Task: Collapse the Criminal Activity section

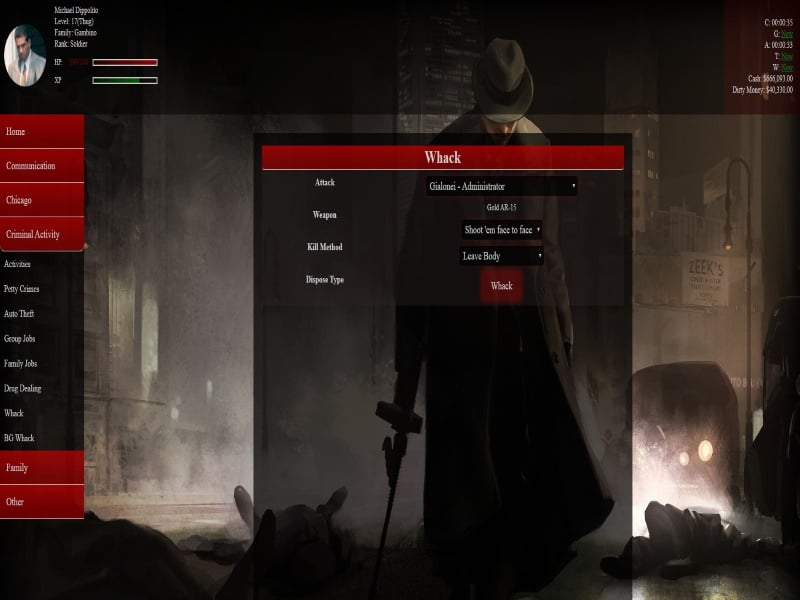Action: pyautogui.click(x=42, y=234)
